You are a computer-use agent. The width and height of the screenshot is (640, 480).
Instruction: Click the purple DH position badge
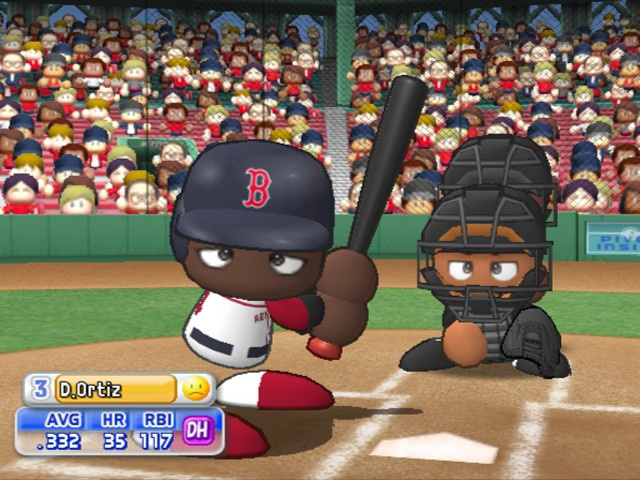[198, 430]
